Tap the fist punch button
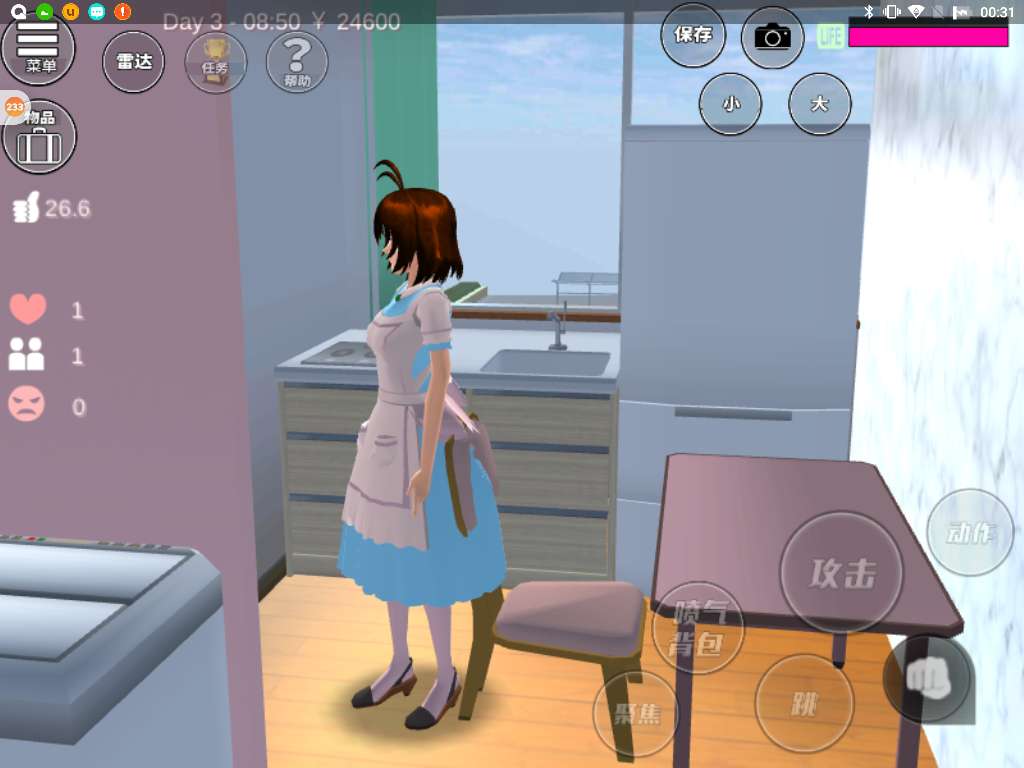This screenshot has width=1024, height=768. click(927, 679)
